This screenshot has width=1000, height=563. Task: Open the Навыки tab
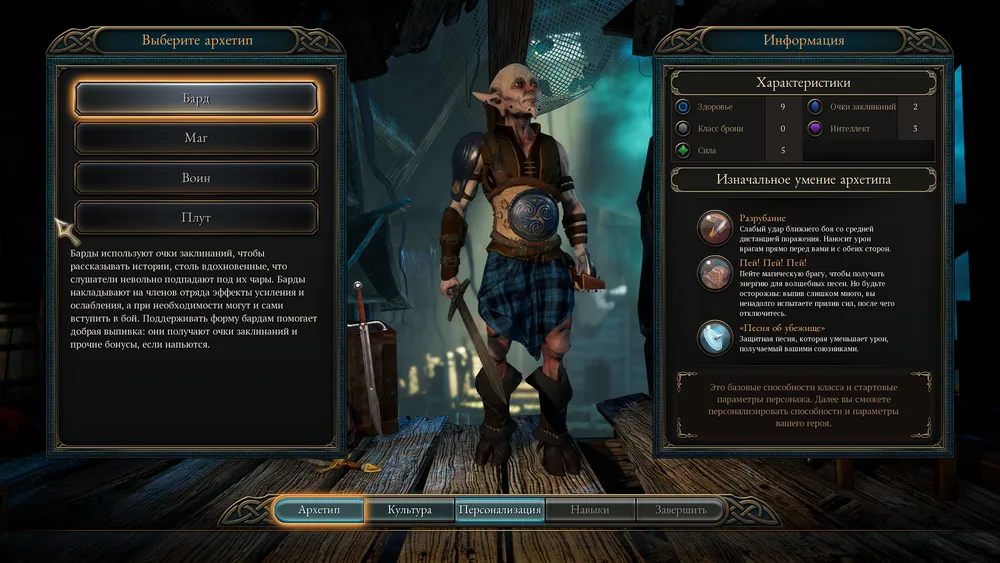coord(590,510)
